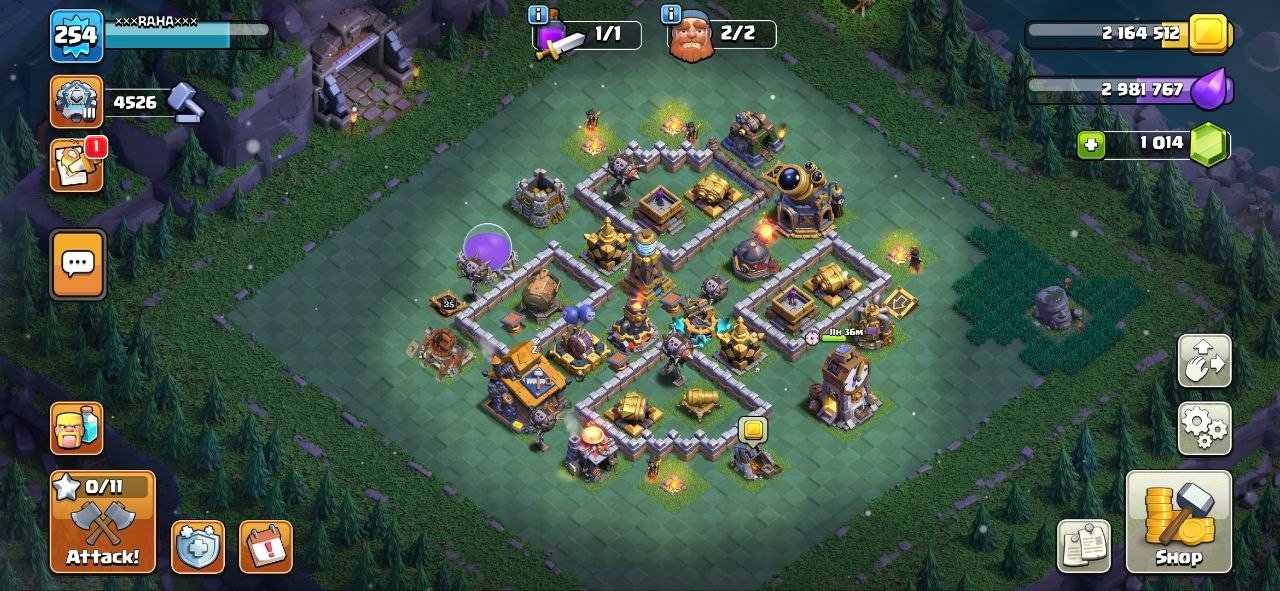1280x591 pixels.
Task: Tap the green plus to buy gems
Action: point(1091,145)
